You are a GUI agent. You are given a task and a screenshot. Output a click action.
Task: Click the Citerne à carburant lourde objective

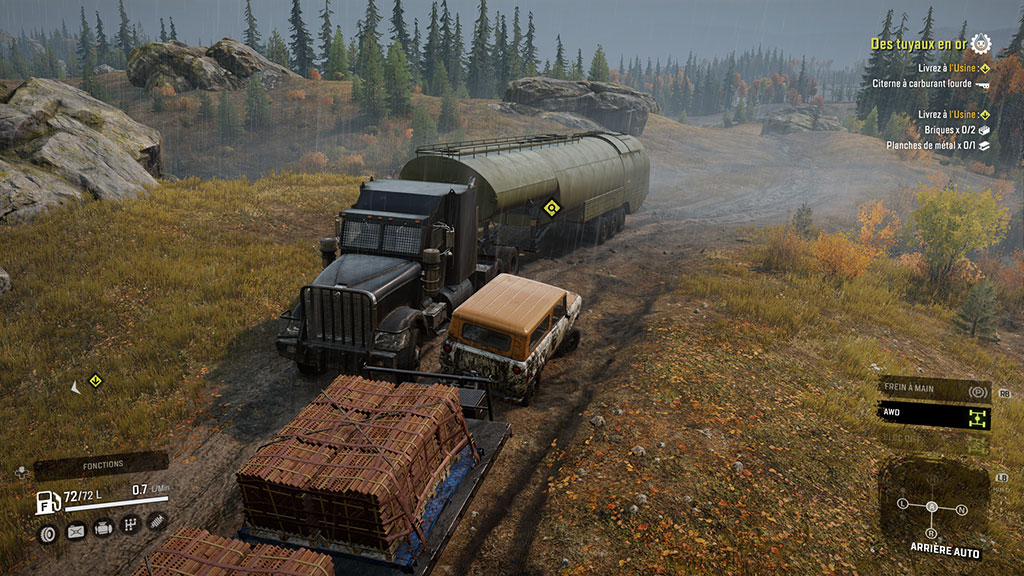[x=928, y=84]
